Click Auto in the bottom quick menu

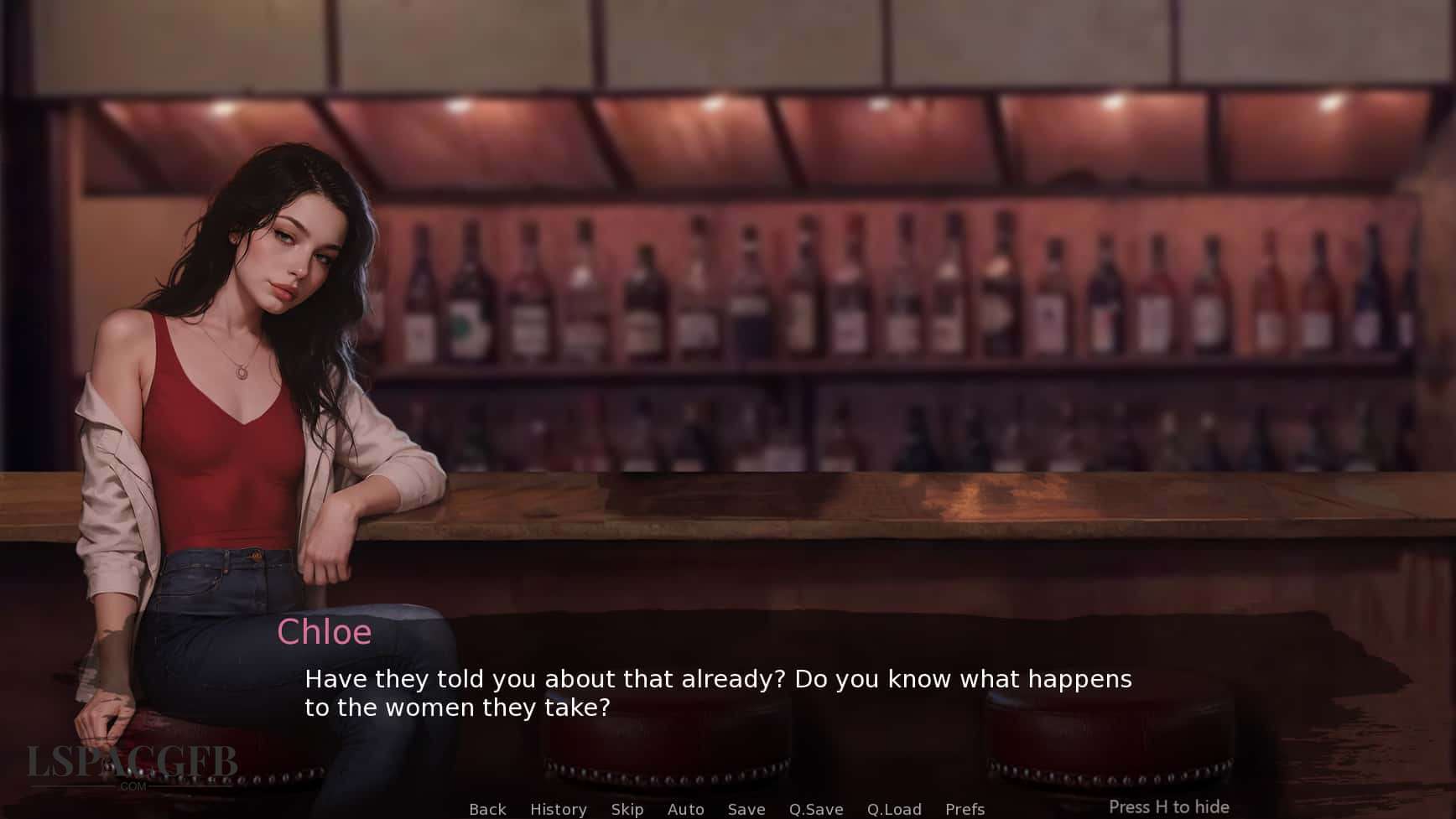[x=685, y=809]
